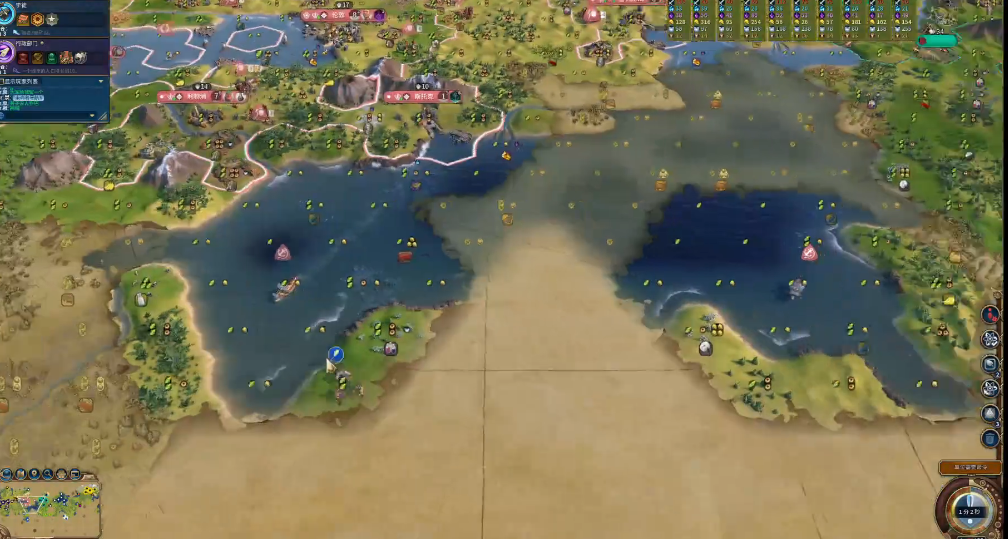Click the action prompt bar above the turn dial
The width and height of the screenshot is (1008, 539).
[x=969, y=468]
